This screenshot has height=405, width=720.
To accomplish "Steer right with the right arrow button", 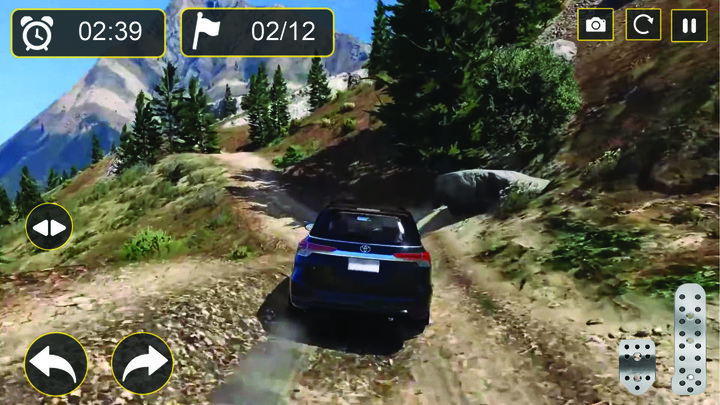I will [x=143, y=363].
